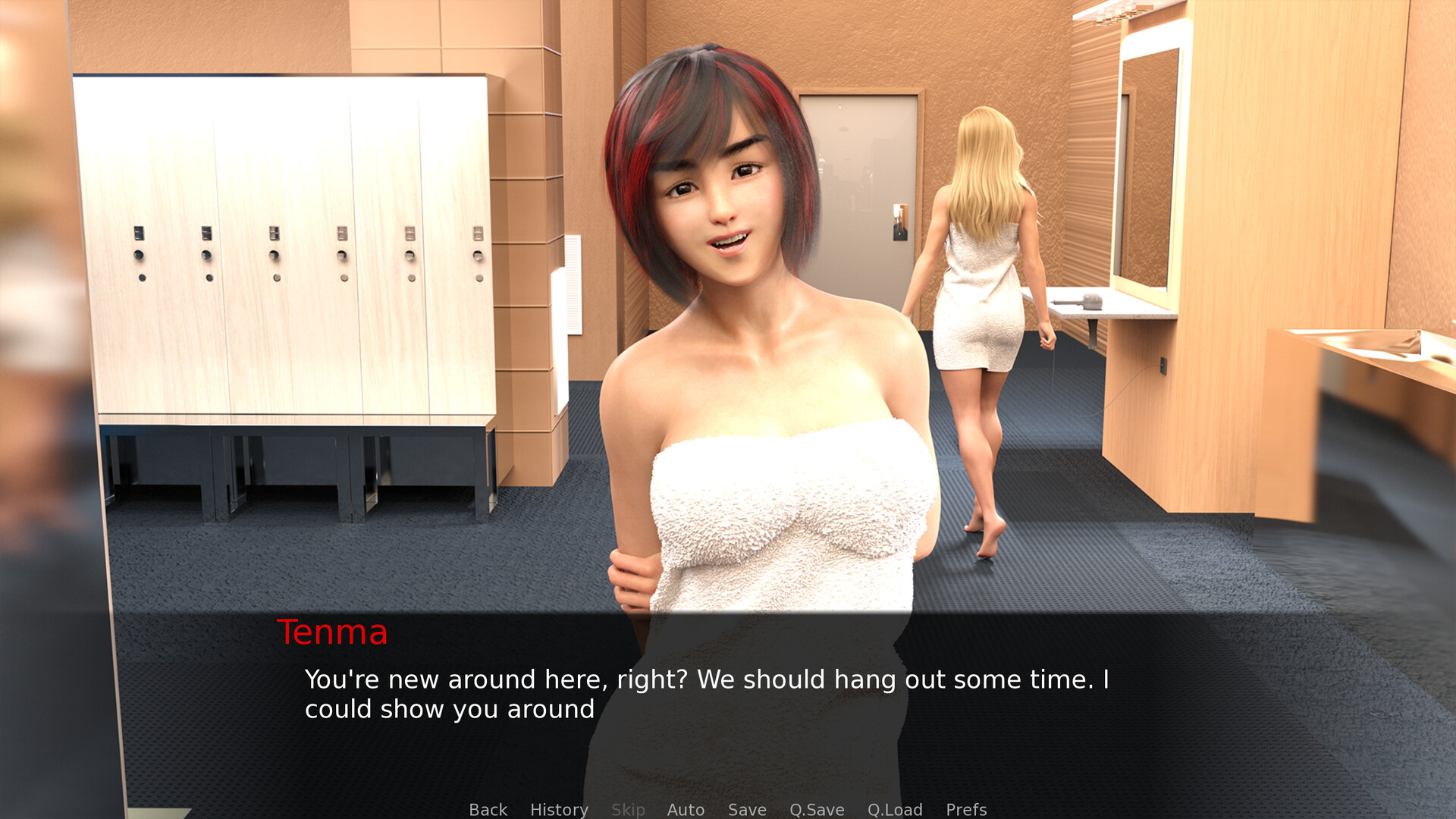The height and width of the screenshot is (819, 1456).
Task: Enable Auto-forward mode
Action: 685,809
